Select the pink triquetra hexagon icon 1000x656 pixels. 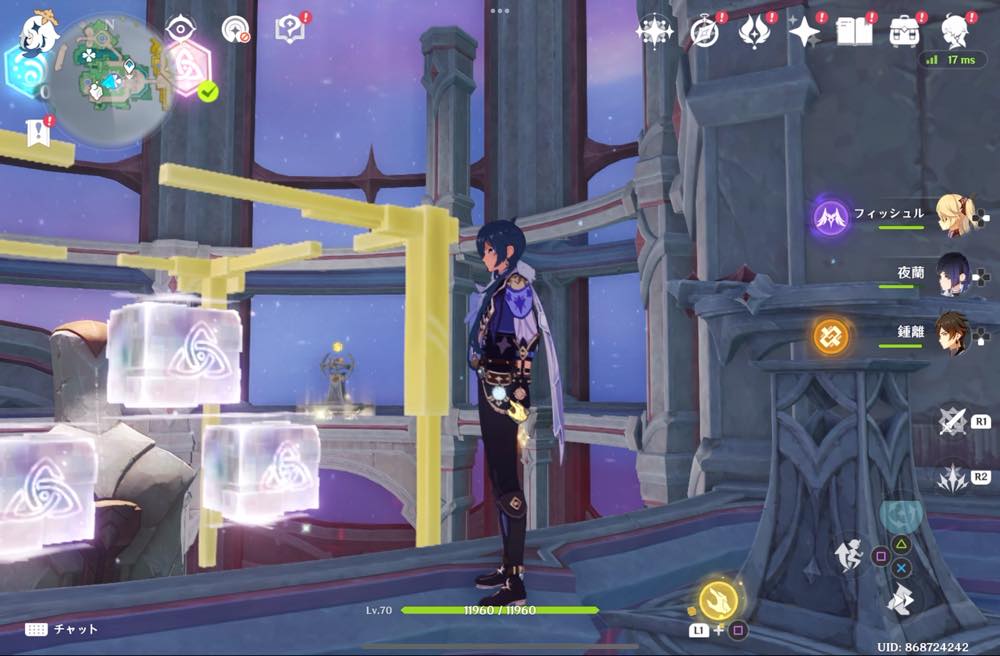[187, 68]
